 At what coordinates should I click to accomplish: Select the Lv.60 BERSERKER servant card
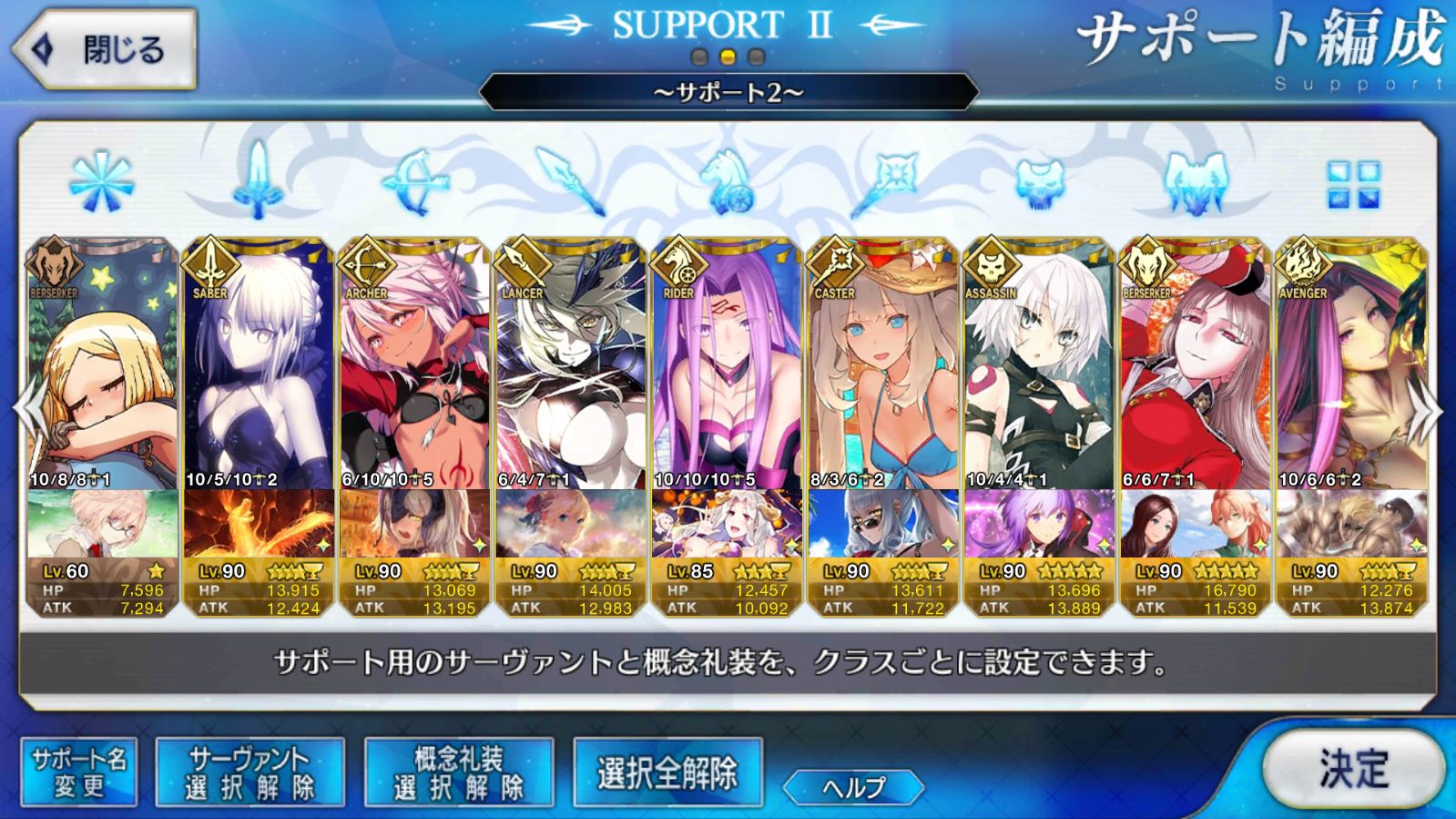pyautogui.click(x=102, y=364)
